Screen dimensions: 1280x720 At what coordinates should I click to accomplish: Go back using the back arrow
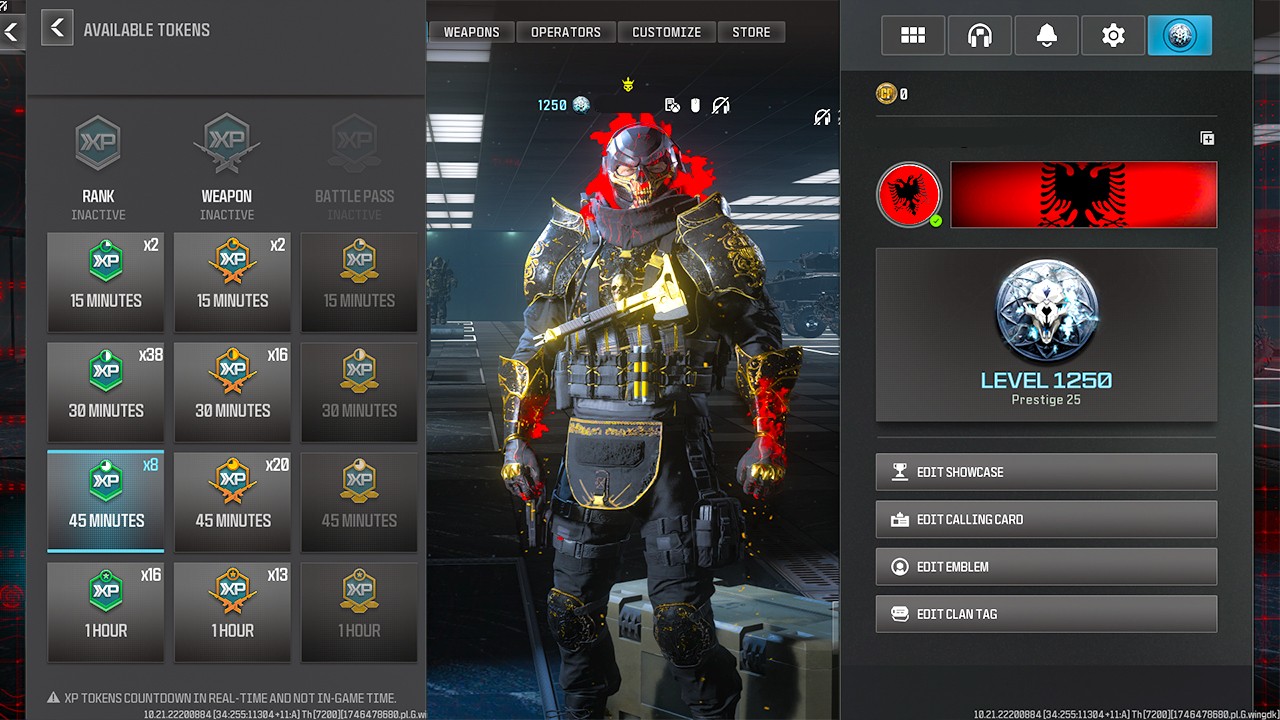(57, 28)
